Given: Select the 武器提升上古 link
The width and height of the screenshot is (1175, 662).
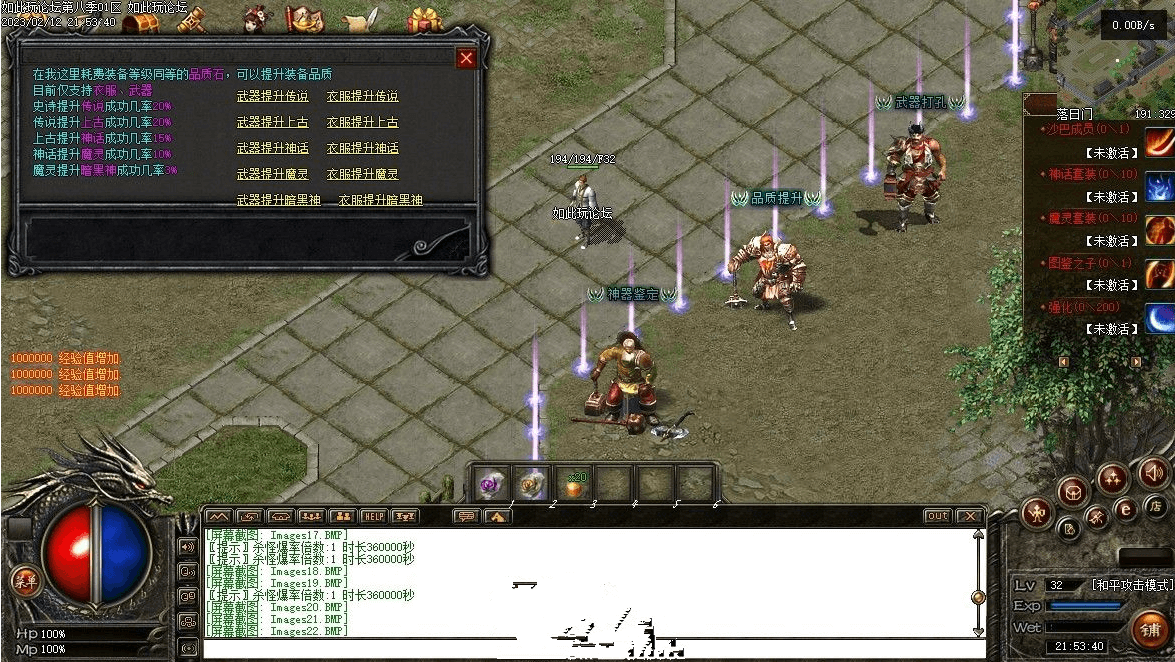Looking at the screenshot, I should coord(272,123).
